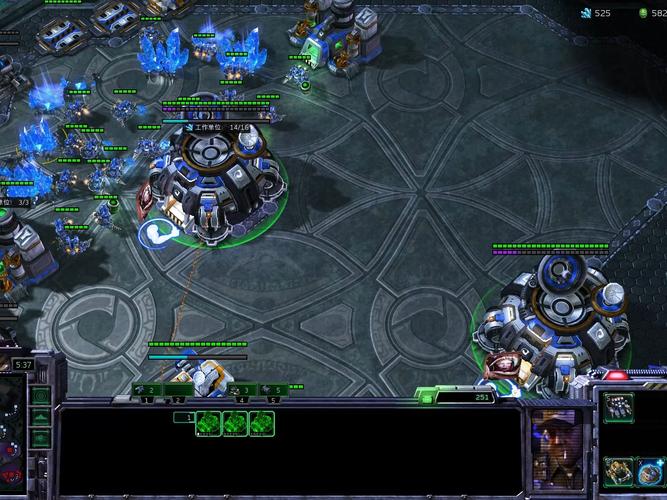Click the selected unit's portrait
The height and width of the screenshot is (500, 667).
tap(558, 435)
